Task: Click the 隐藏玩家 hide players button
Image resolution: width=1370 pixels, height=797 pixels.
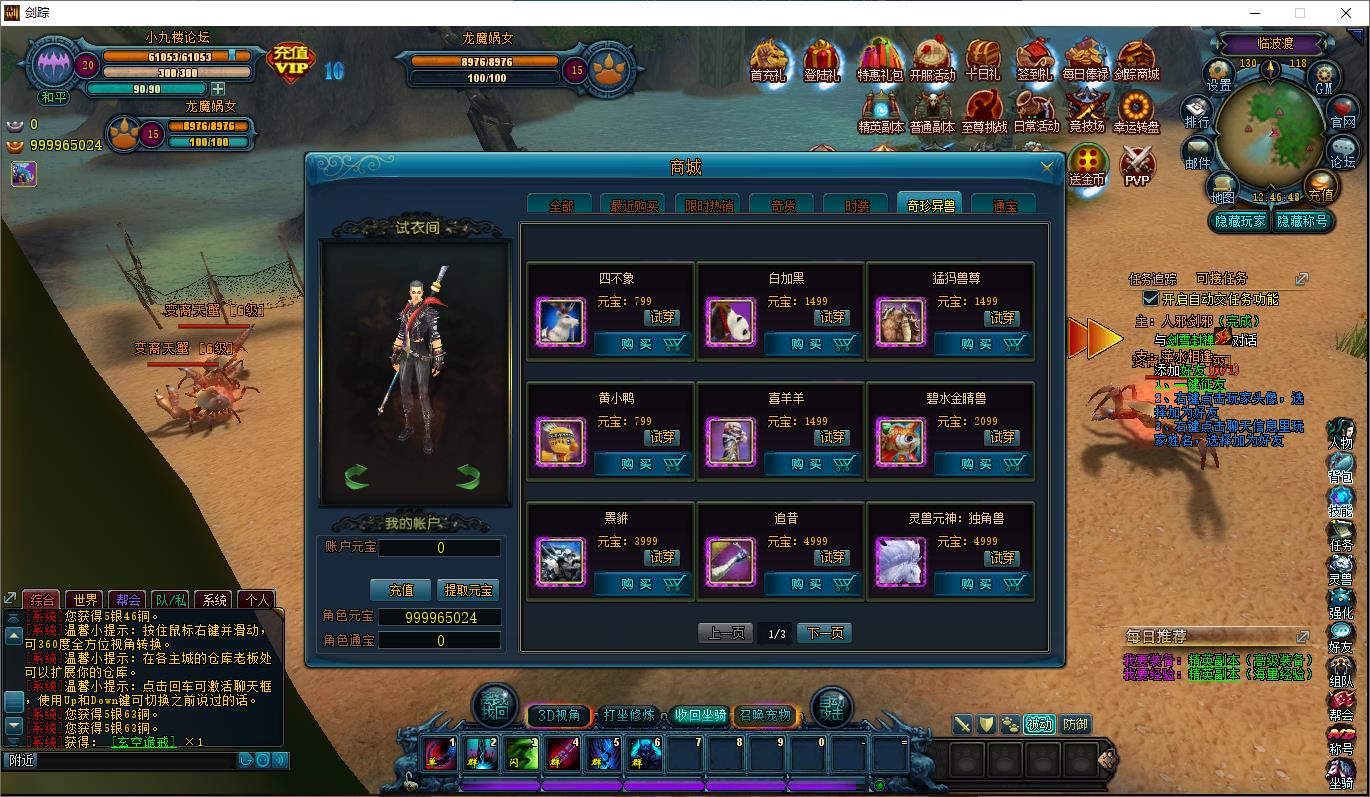Action: coord(1240,222)
